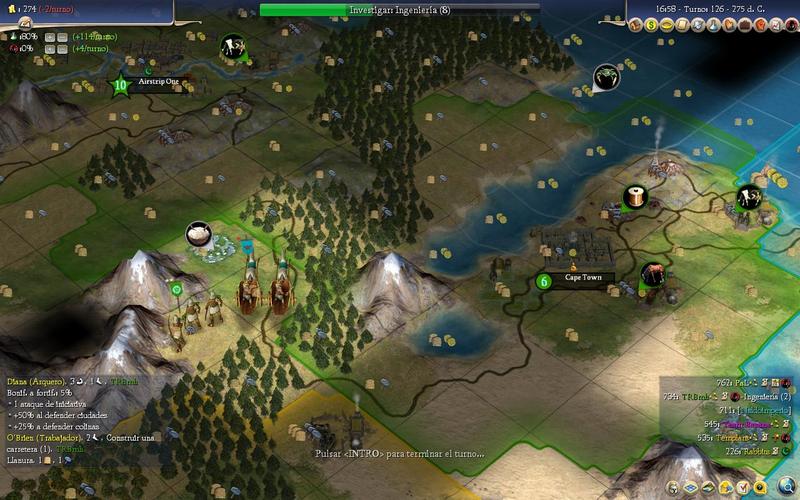Decrease the culture rate with minus button
Viewport: 800px width, 500px height.
[62, 47]
